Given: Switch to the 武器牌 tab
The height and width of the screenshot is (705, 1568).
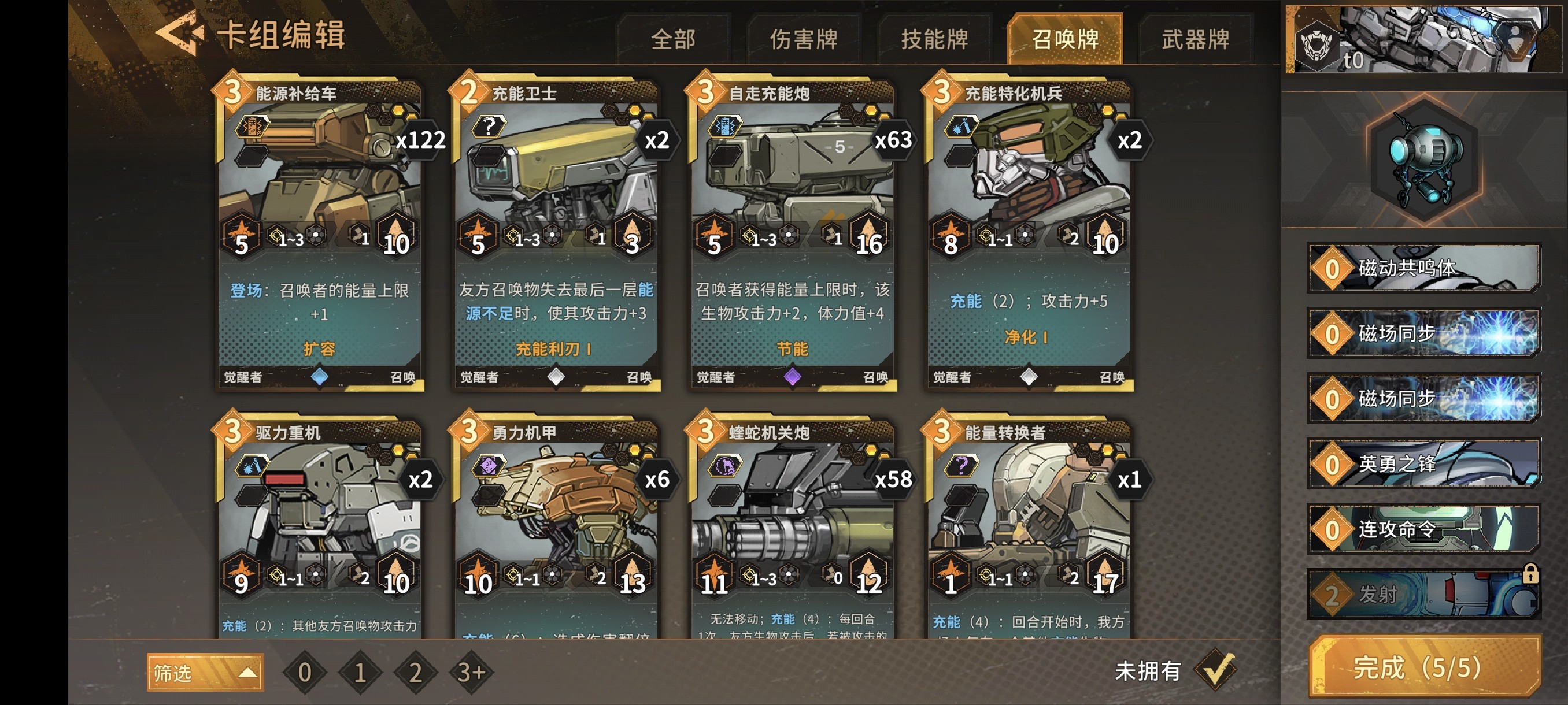Looking at the screenshot, I should coord(1195,39).
